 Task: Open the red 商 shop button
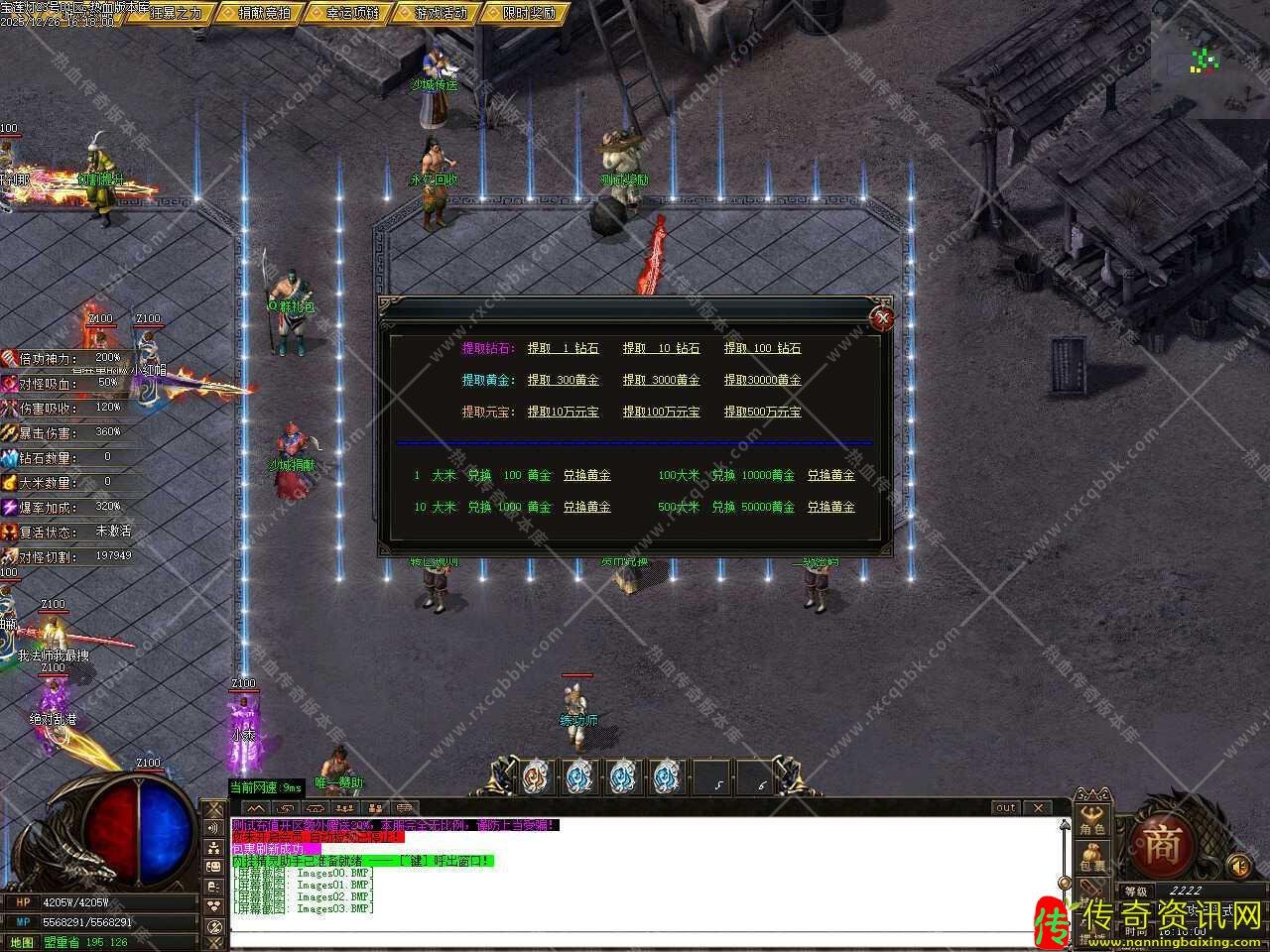click(1162, 846)
